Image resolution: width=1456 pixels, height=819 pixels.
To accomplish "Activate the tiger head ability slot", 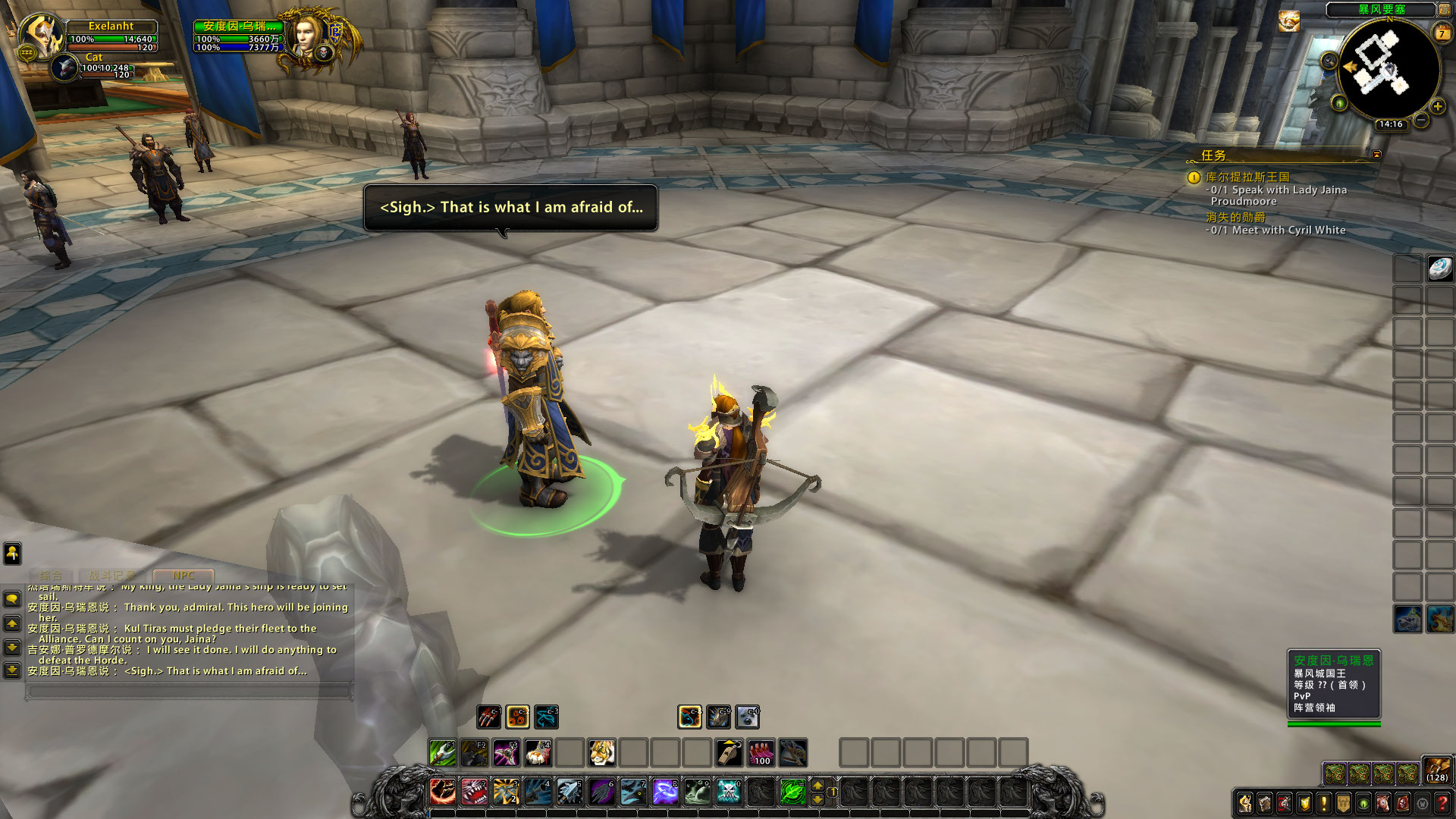I will coord(601,753).
